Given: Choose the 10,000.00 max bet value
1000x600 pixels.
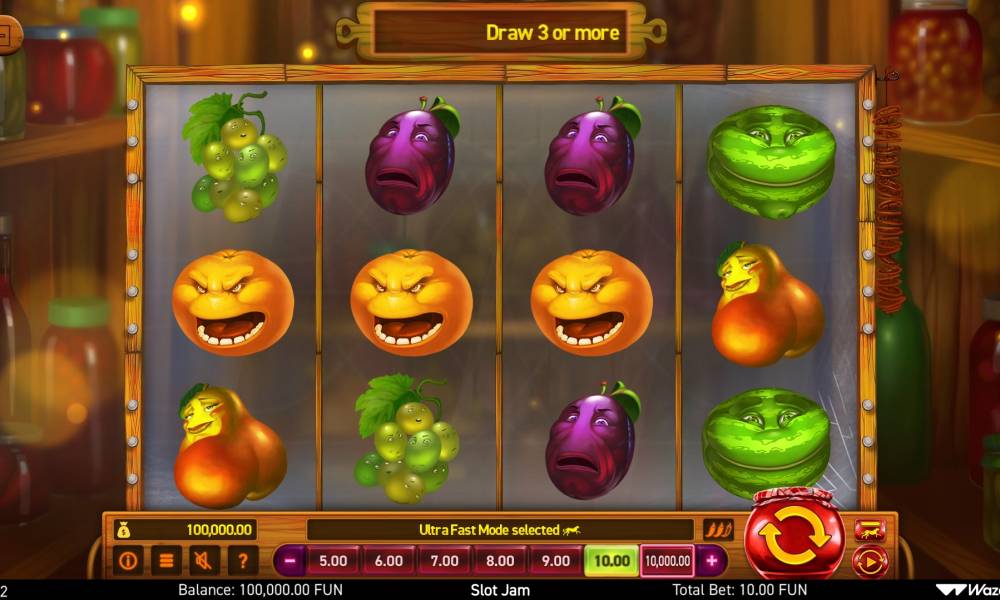Looking at the screenshot, I should (x=667, y=561).
